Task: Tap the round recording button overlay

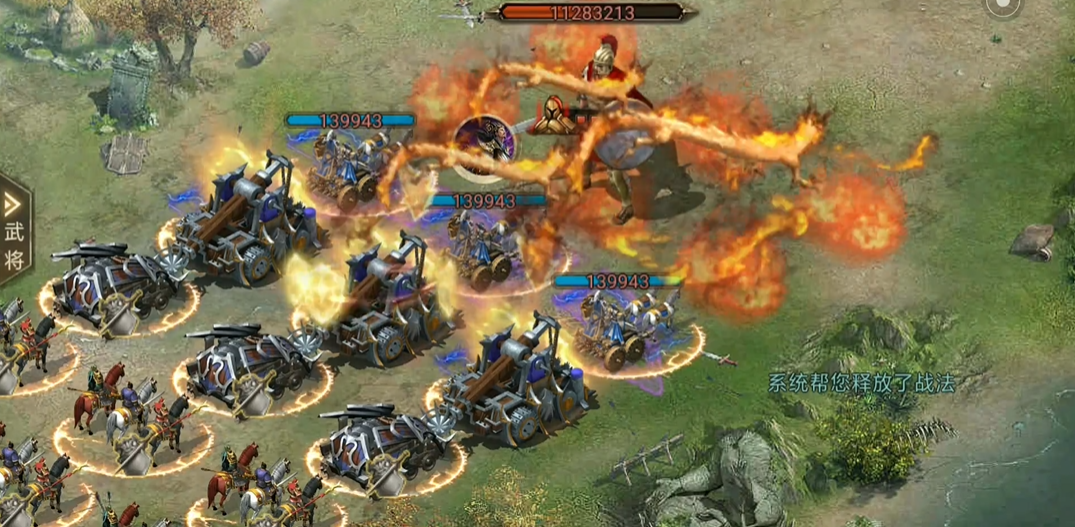Action: click(x=1001, y=6)
